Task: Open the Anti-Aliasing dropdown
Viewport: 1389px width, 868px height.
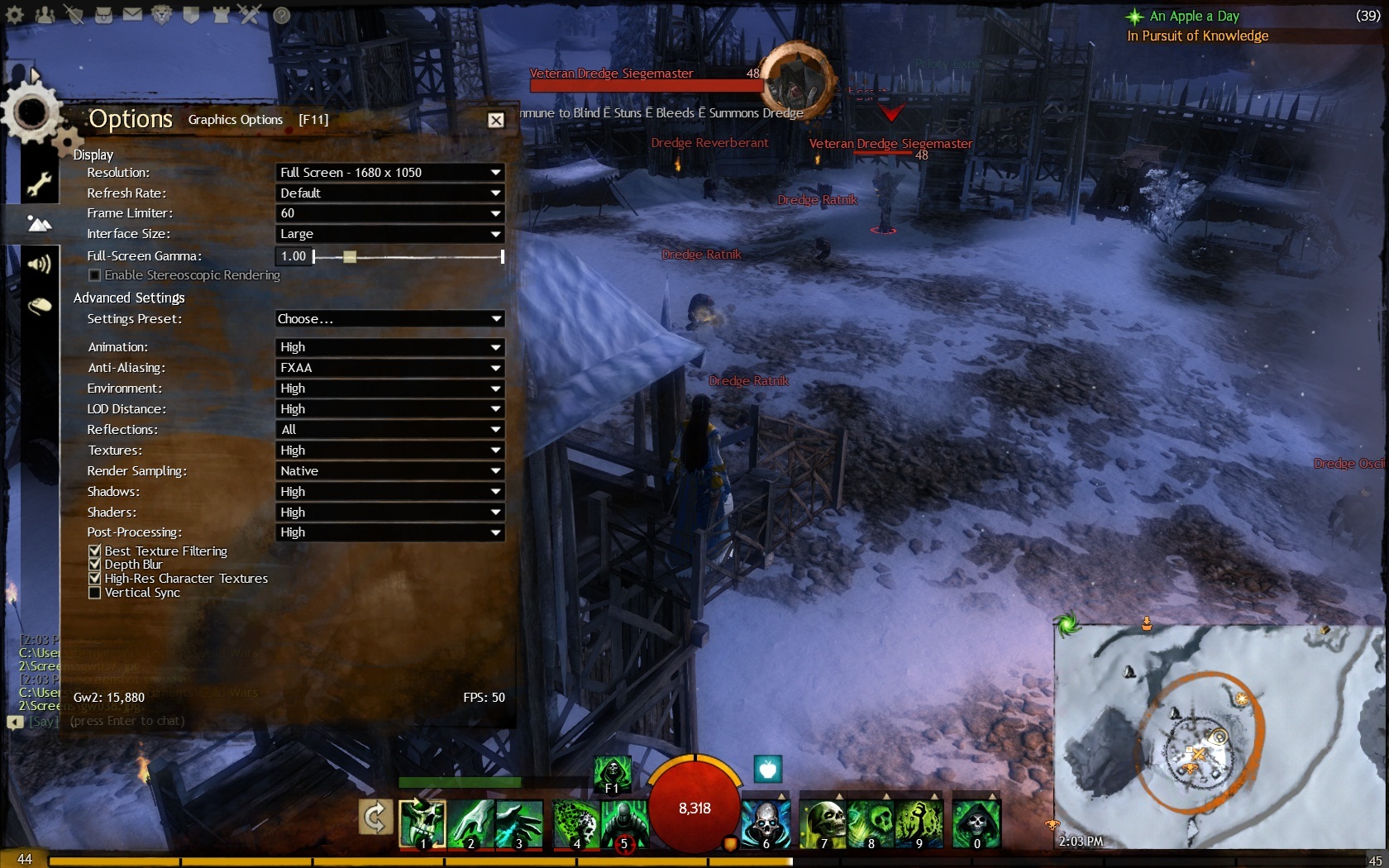Action: point(389,368)
